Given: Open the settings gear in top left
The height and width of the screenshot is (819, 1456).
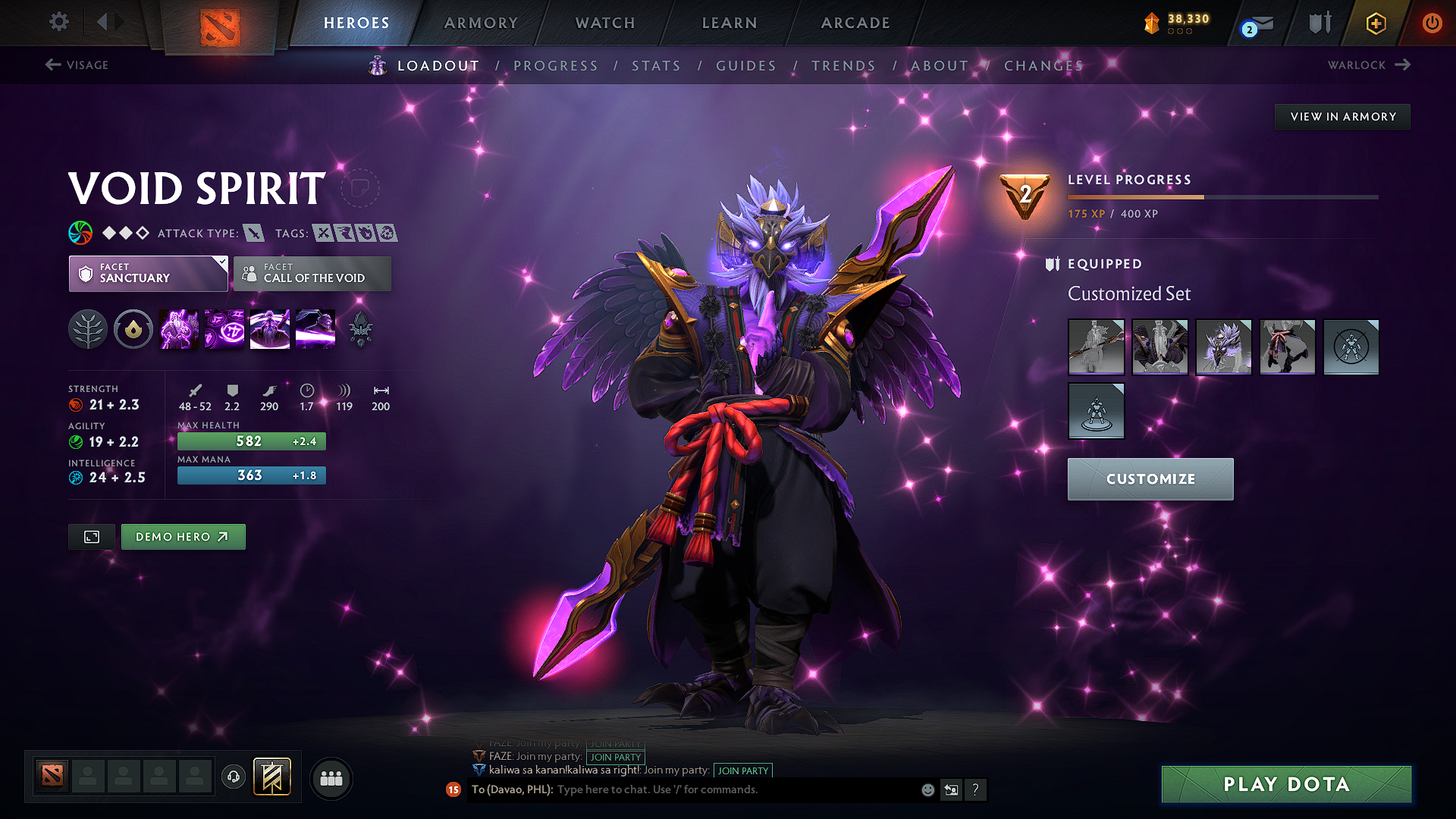Looking at the screenshot, I should coord(58,22).
